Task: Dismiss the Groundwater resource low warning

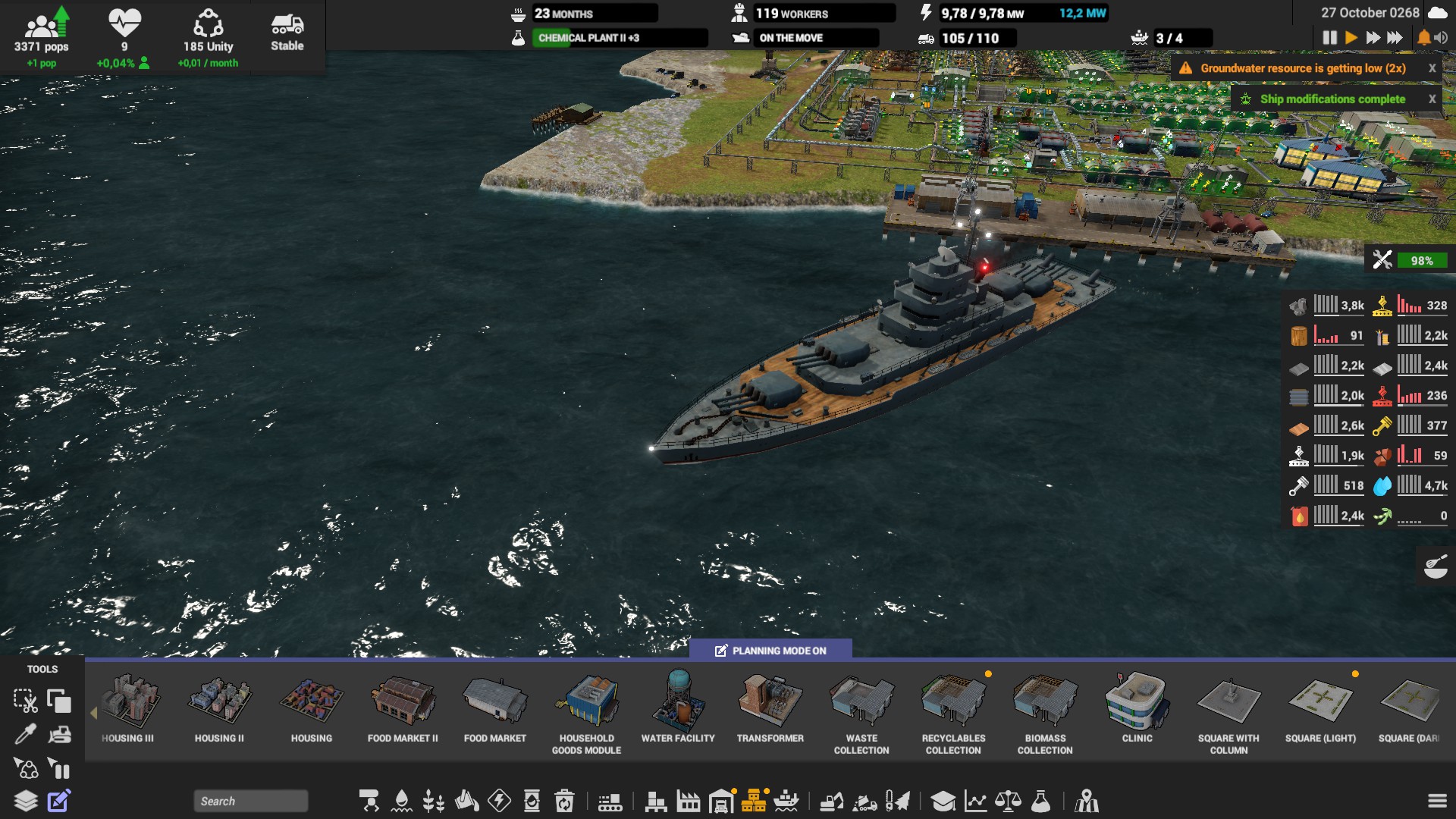Action: click(x=1432, y=68)
